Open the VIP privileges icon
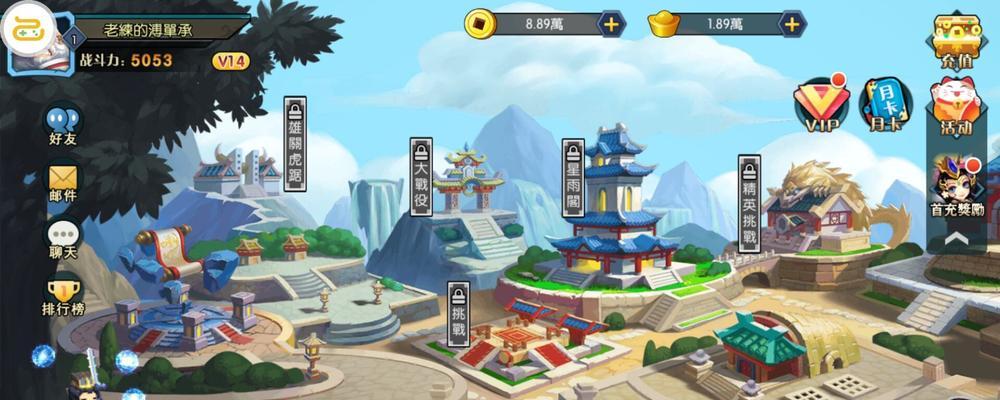 pyautogui.click(x=820, y=104)
